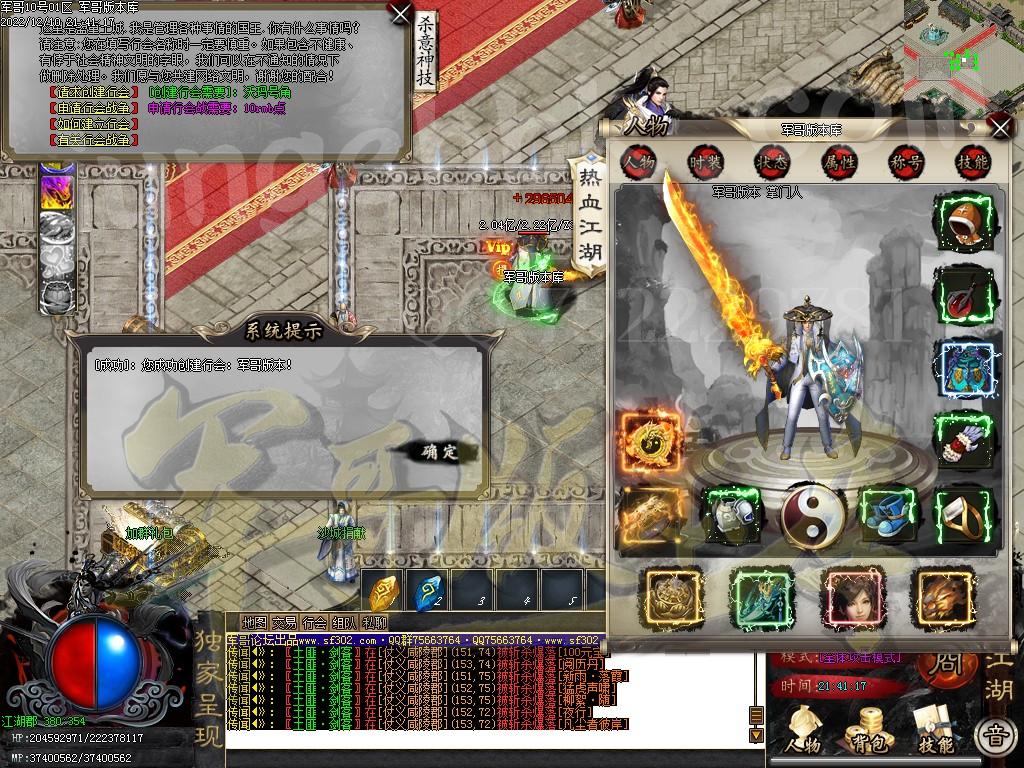Confirm the system prompt with 确定
1024x768 pixels.
tap(436, 452)
